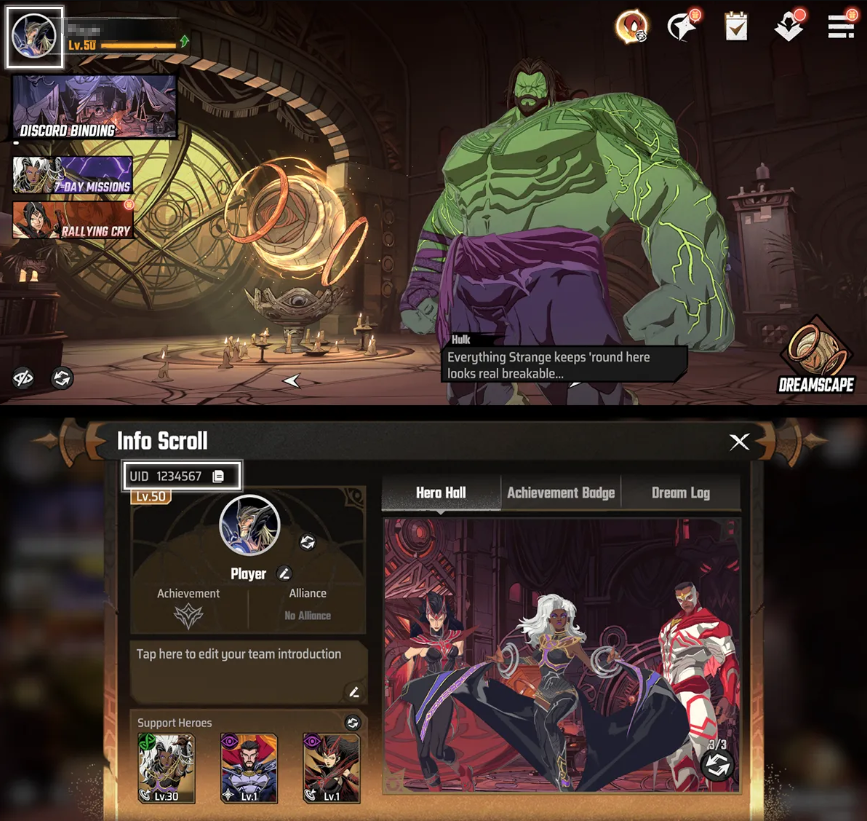Open the 7-Day Missions event
This screenshot has width=867, height=821.
click(72, 176)
